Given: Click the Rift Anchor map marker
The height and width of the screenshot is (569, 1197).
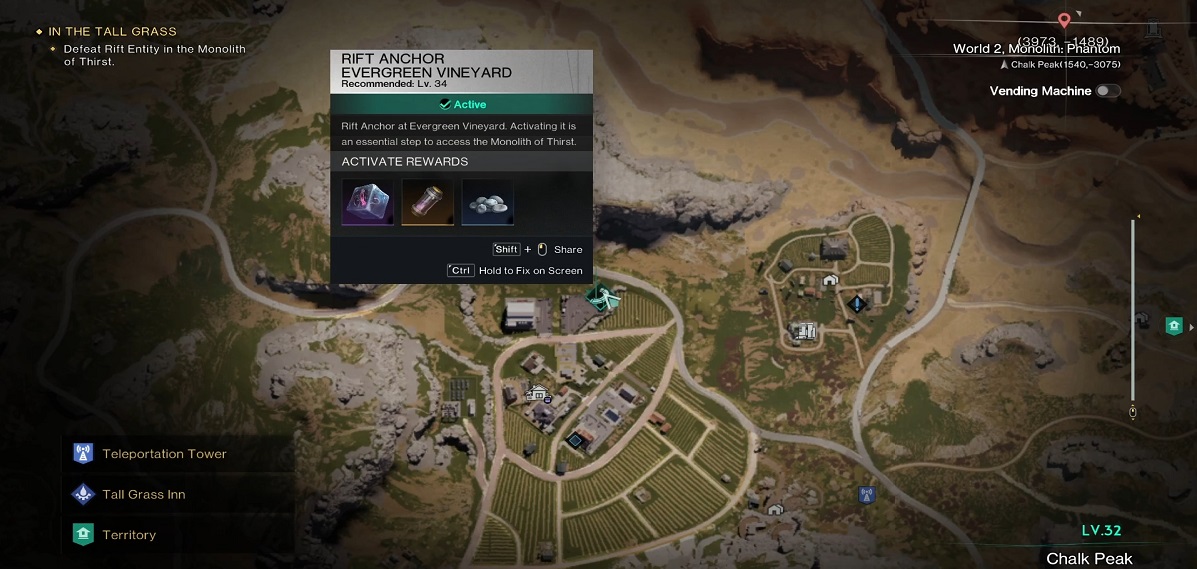Looking at the screenshot, I should click(x=603, y=297).
